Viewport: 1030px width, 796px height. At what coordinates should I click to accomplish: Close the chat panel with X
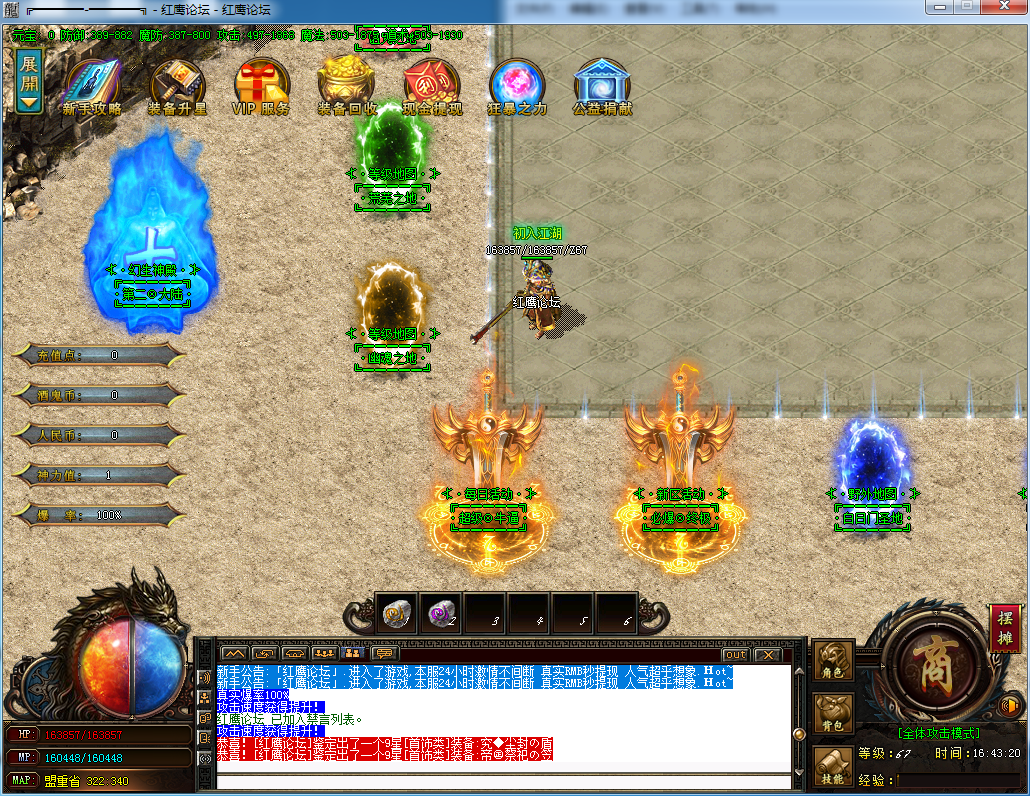[x=767, y=654]
